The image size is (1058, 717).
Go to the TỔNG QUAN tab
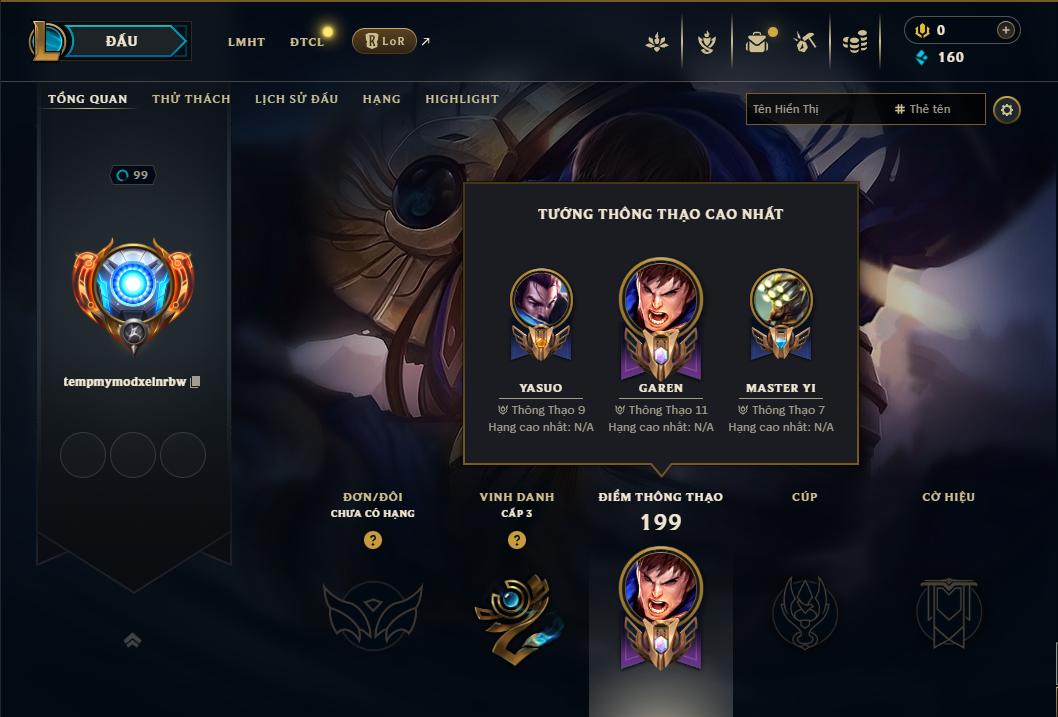coord(88,99)
